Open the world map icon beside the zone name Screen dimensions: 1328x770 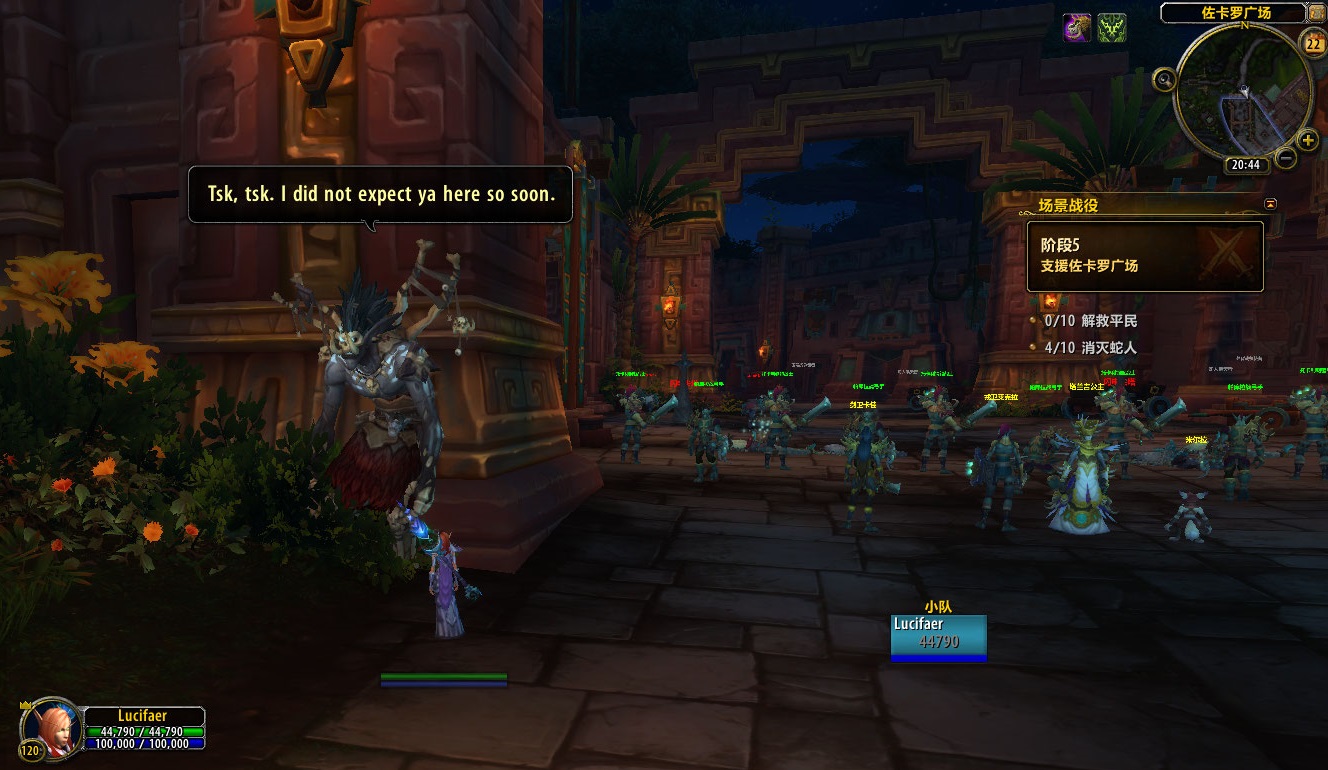[x=1318, y=13]
